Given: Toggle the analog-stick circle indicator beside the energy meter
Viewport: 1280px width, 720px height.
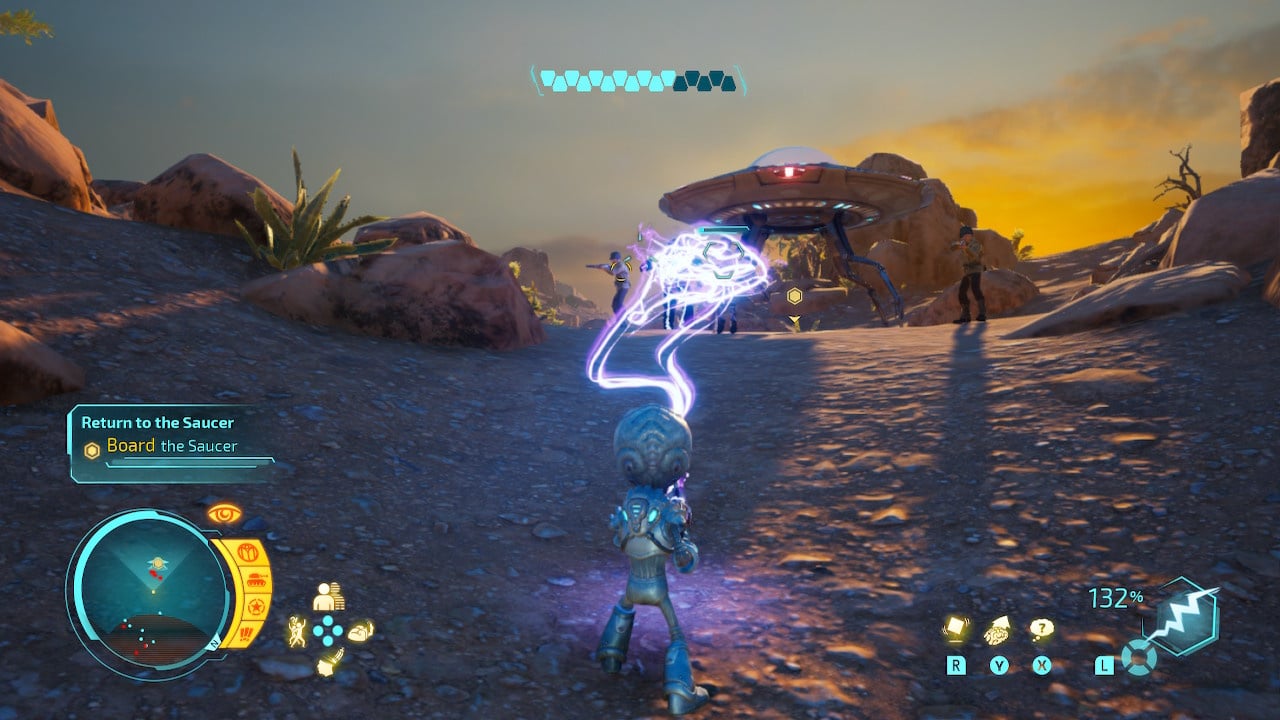Looking at the screenshot, I should click(x=1138, y=658).
